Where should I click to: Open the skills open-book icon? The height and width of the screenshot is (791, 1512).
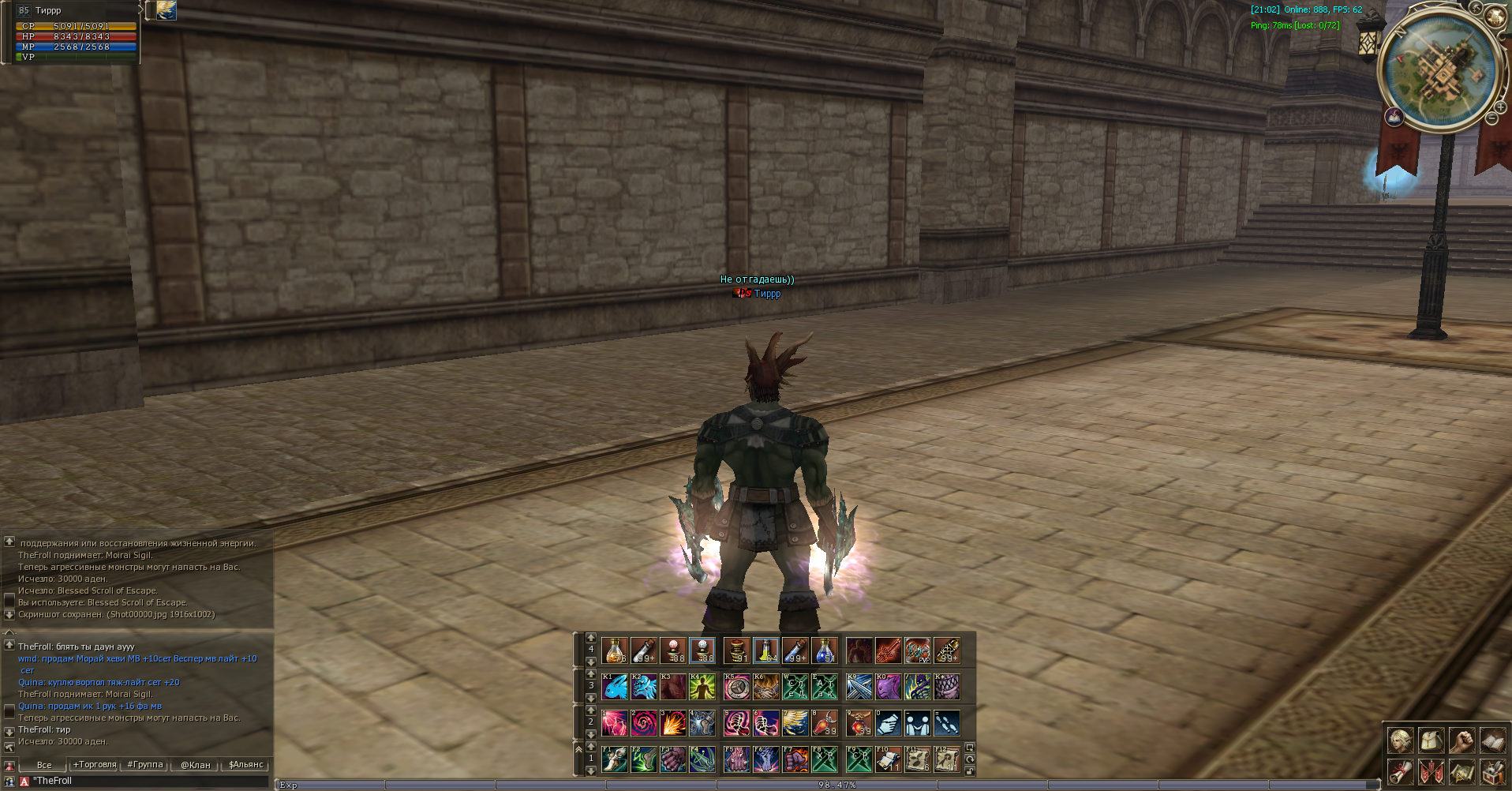(1491, 740)
